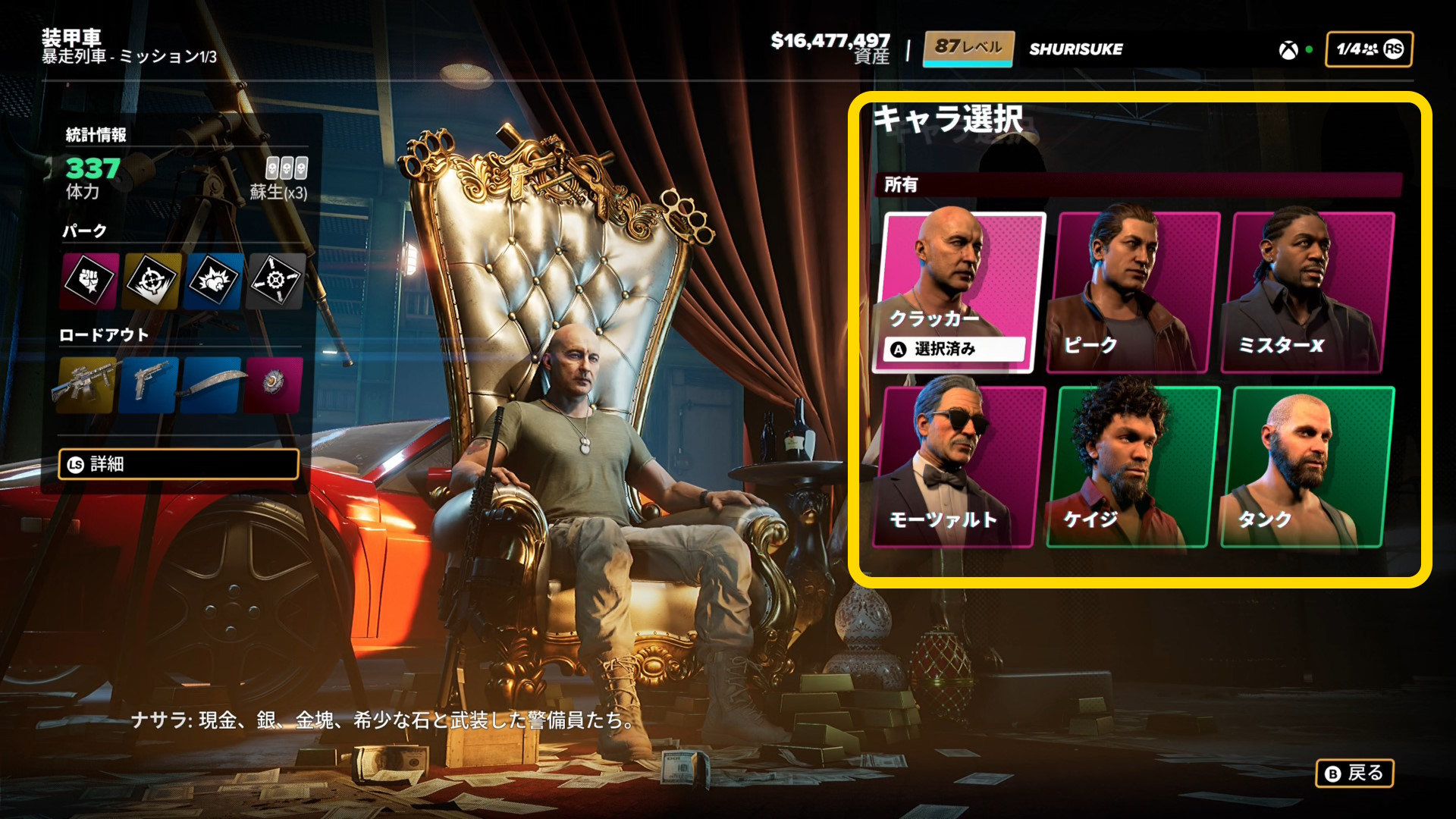This screenshot has width=1456, height=819.
Task: Select the raised fist perk icon
Action: (x=89, y=281)
